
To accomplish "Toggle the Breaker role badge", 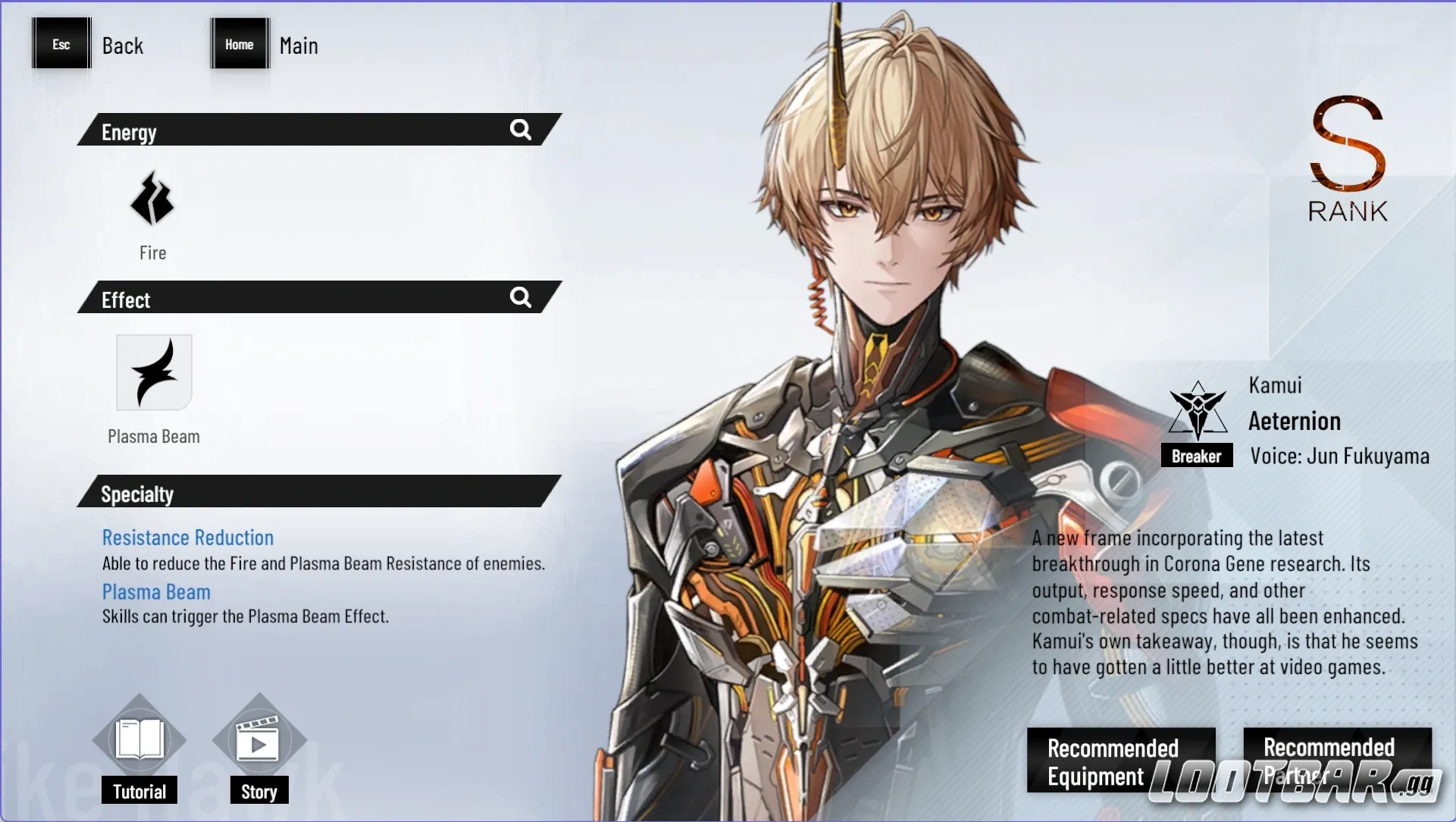I will click(1198, 456).
